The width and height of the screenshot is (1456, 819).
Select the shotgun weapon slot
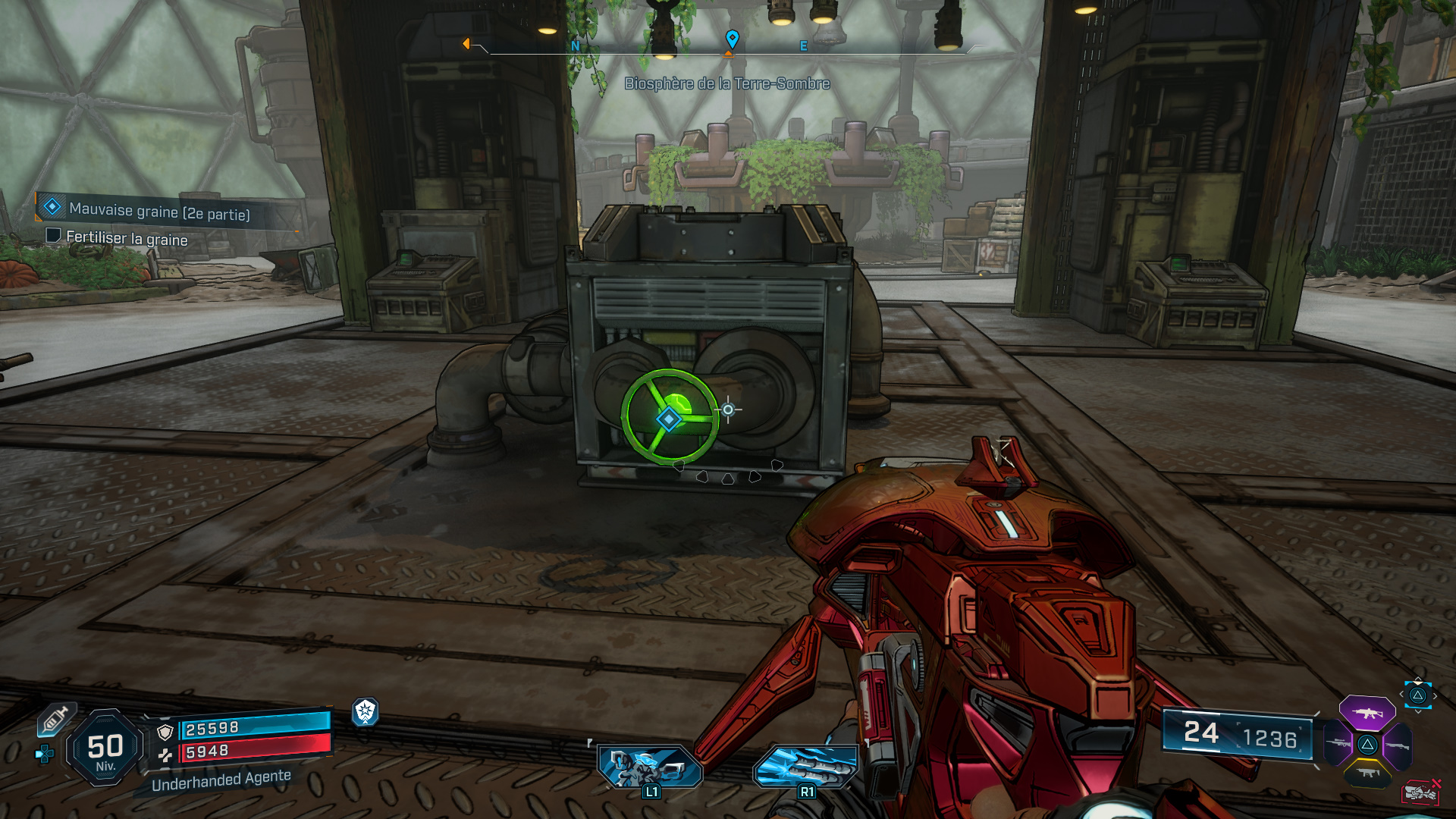click(x=1398, y=746)
